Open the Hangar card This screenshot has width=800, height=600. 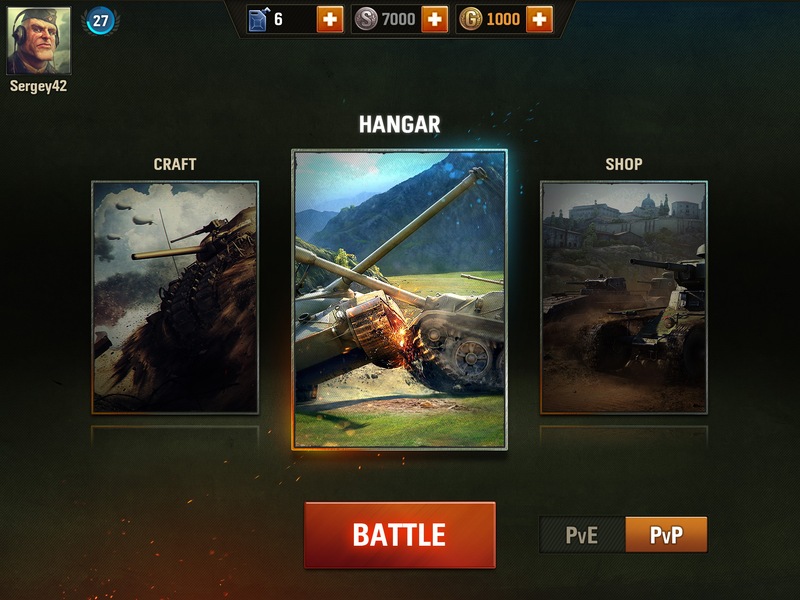(x=399, y=299)
